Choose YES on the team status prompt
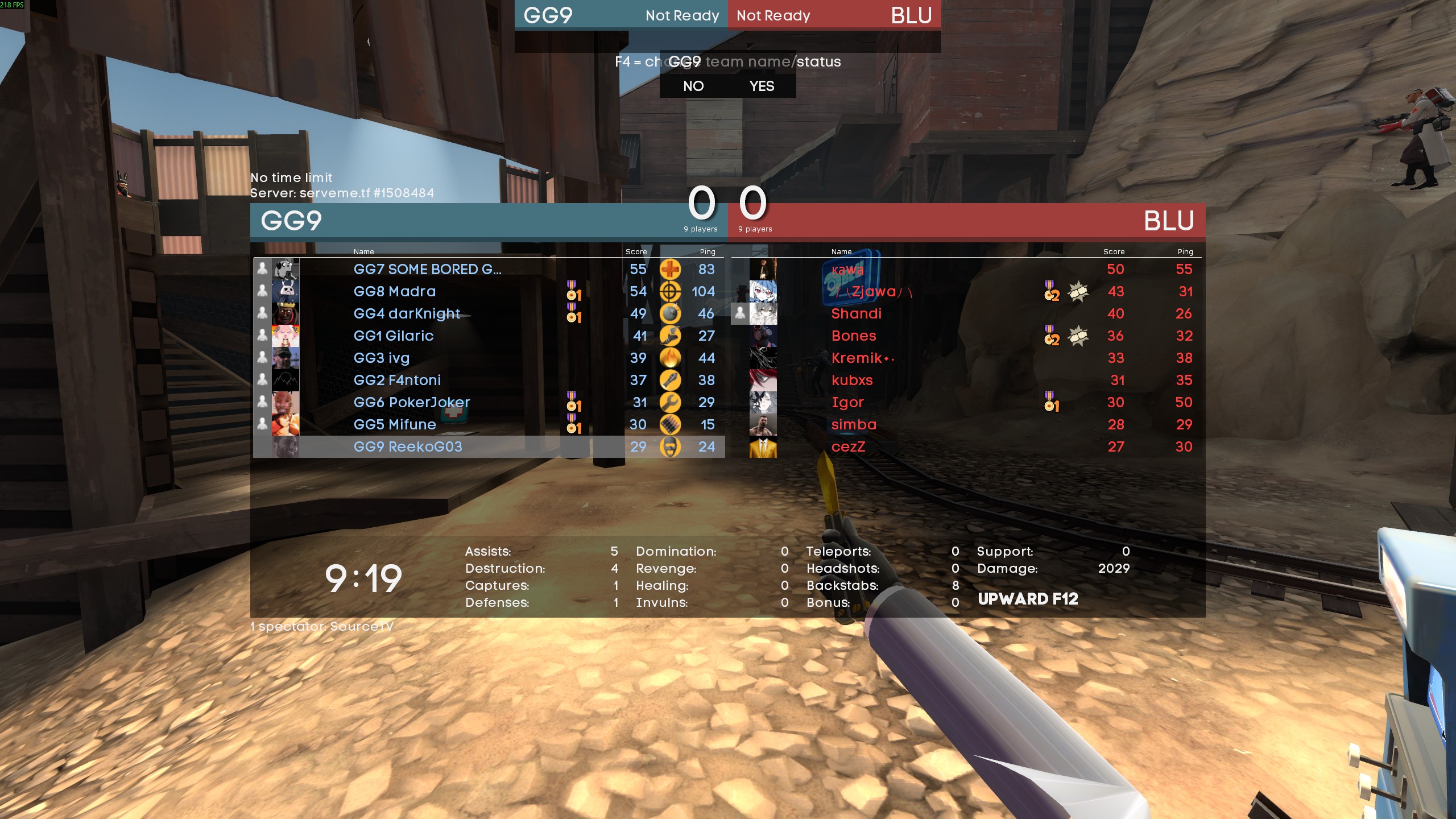The width and height of the screenshot is (1456, 819). (x=762, y=86)
